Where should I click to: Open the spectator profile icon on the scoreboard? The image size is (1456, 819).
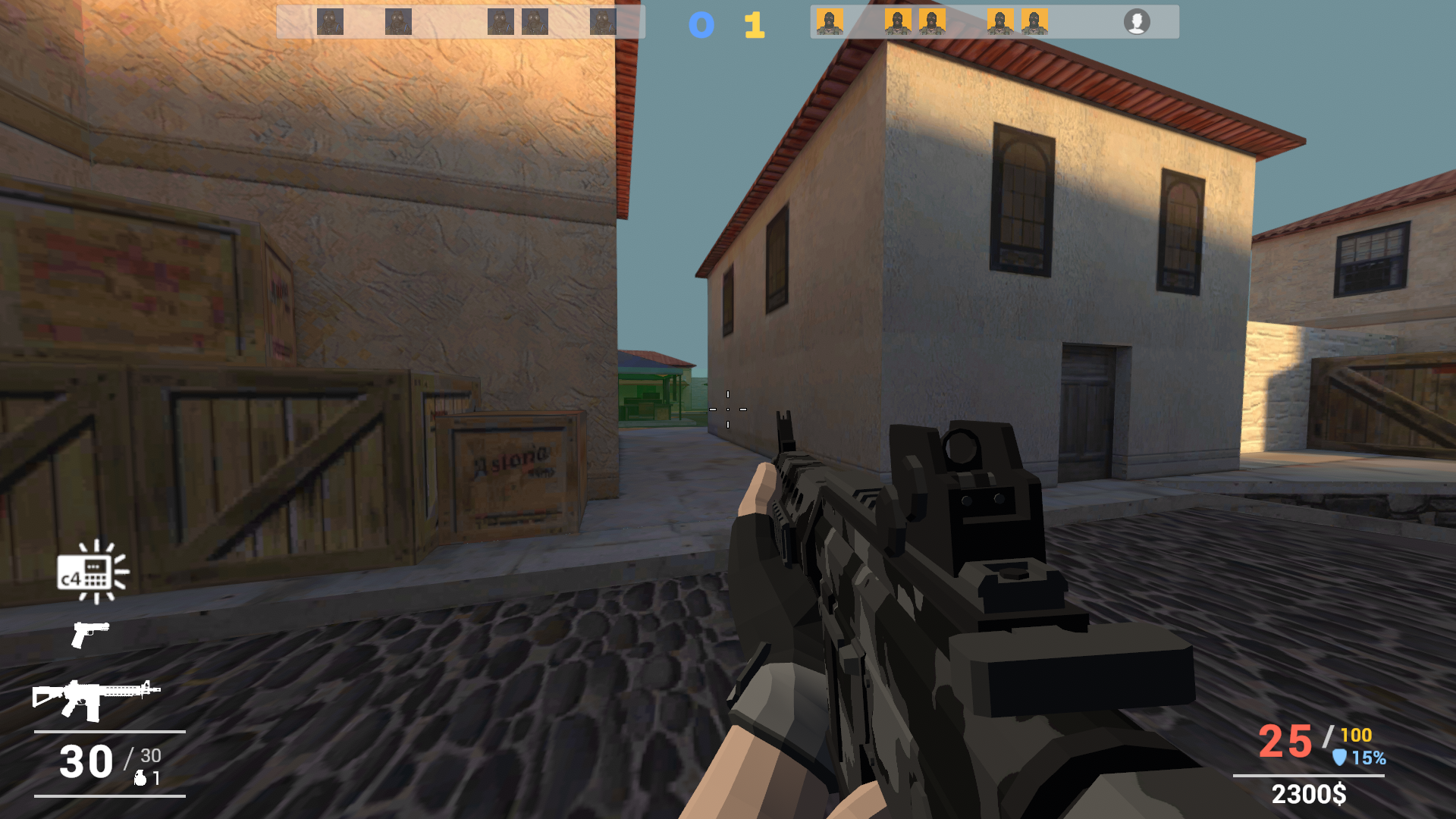click(1138, 22)
